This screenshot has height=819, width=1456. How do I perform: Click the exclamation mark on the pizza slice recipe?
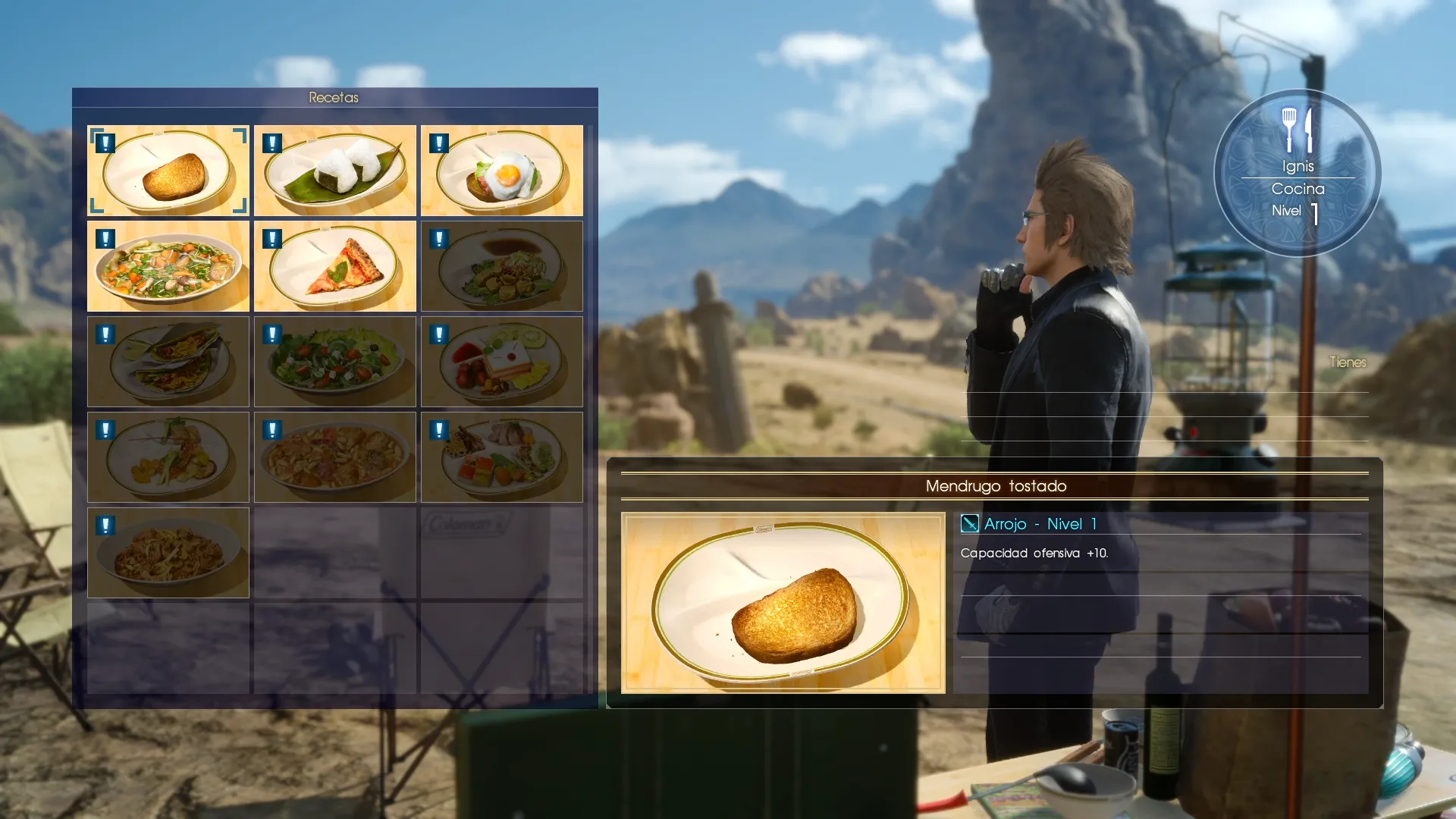tap(271, 237)
